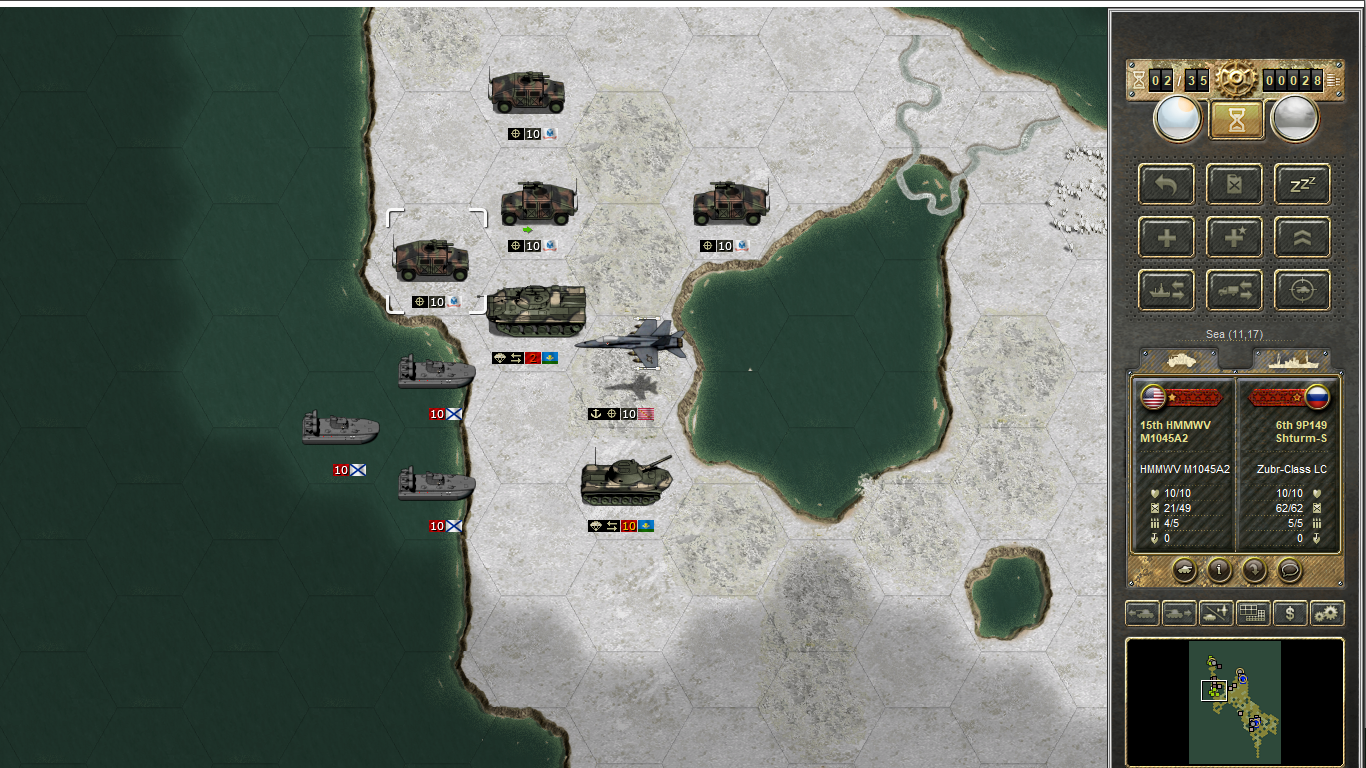Open the speech bubble message button
The height and width of the screenshot is (768, 1366).
click(1290, 570)
